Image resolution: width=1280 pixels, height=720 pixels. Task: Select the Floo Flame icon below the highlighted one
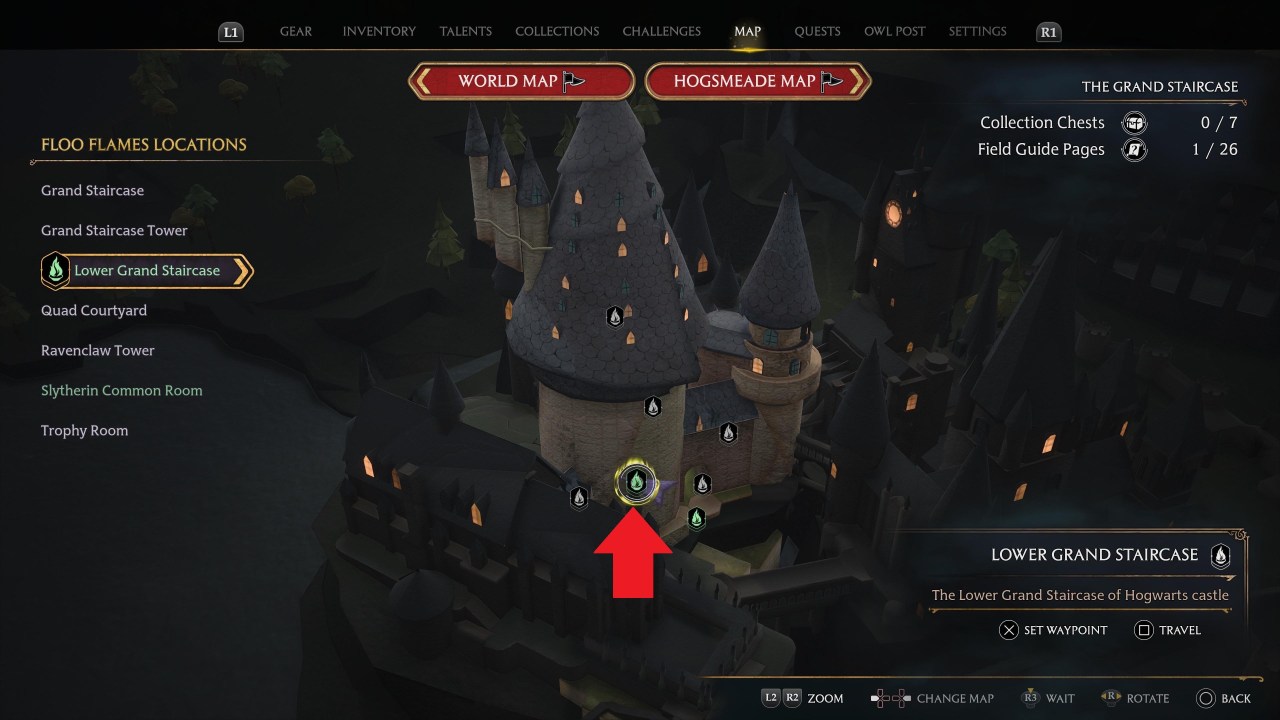pyautogui.click(x=697, y=518)
